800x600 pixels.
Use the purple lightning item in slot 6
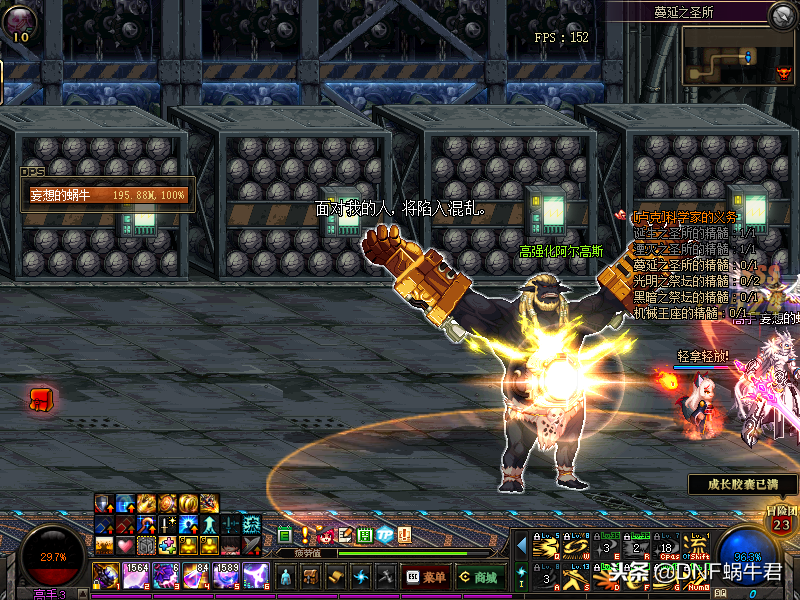[x=255, y=575]
